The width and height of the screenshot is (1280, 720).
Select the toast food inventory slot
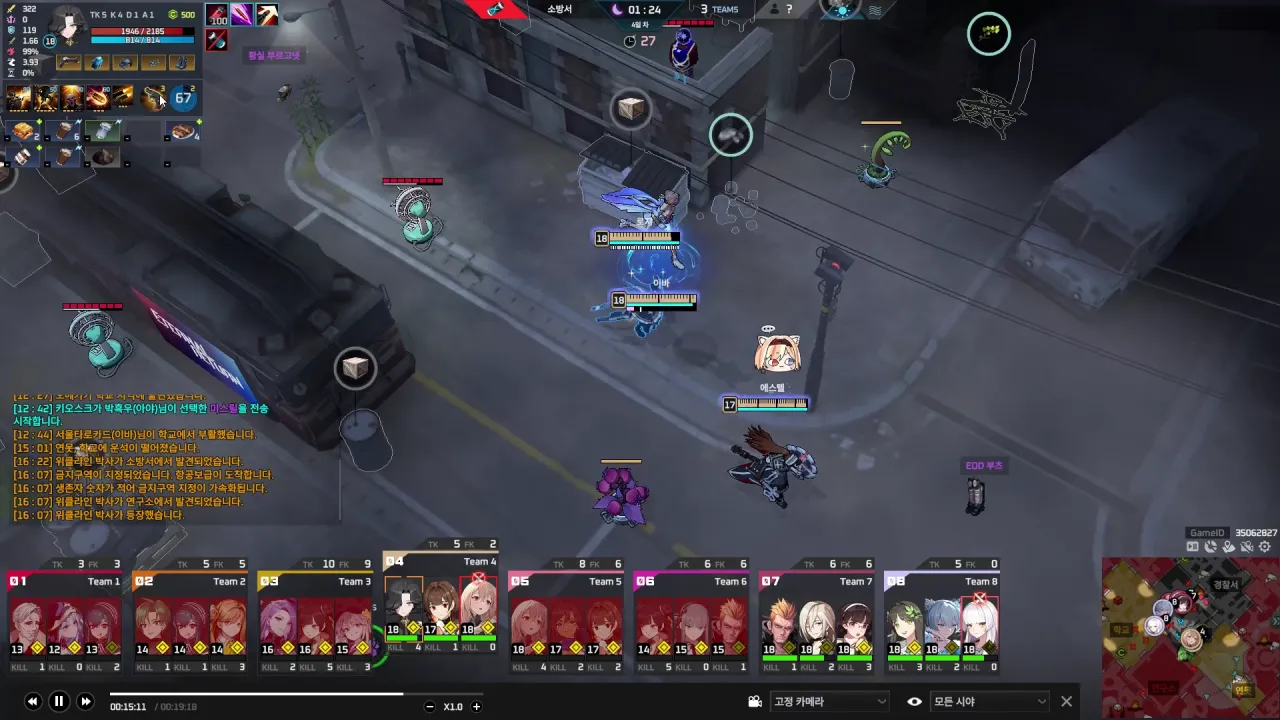point(23,131)
